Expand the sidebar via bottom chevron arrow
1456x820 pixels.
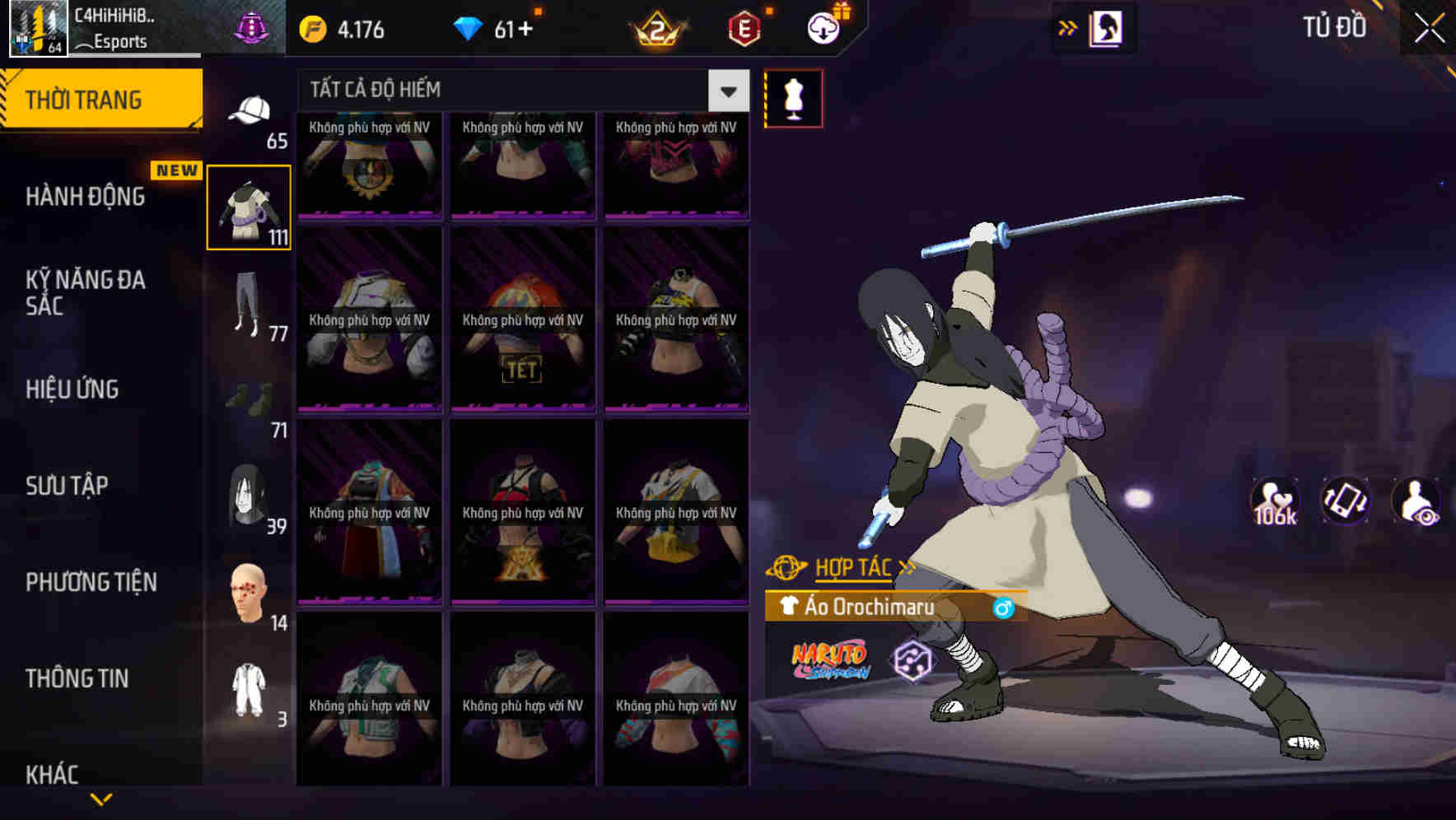pyautogui.click(x=101, y=797)
